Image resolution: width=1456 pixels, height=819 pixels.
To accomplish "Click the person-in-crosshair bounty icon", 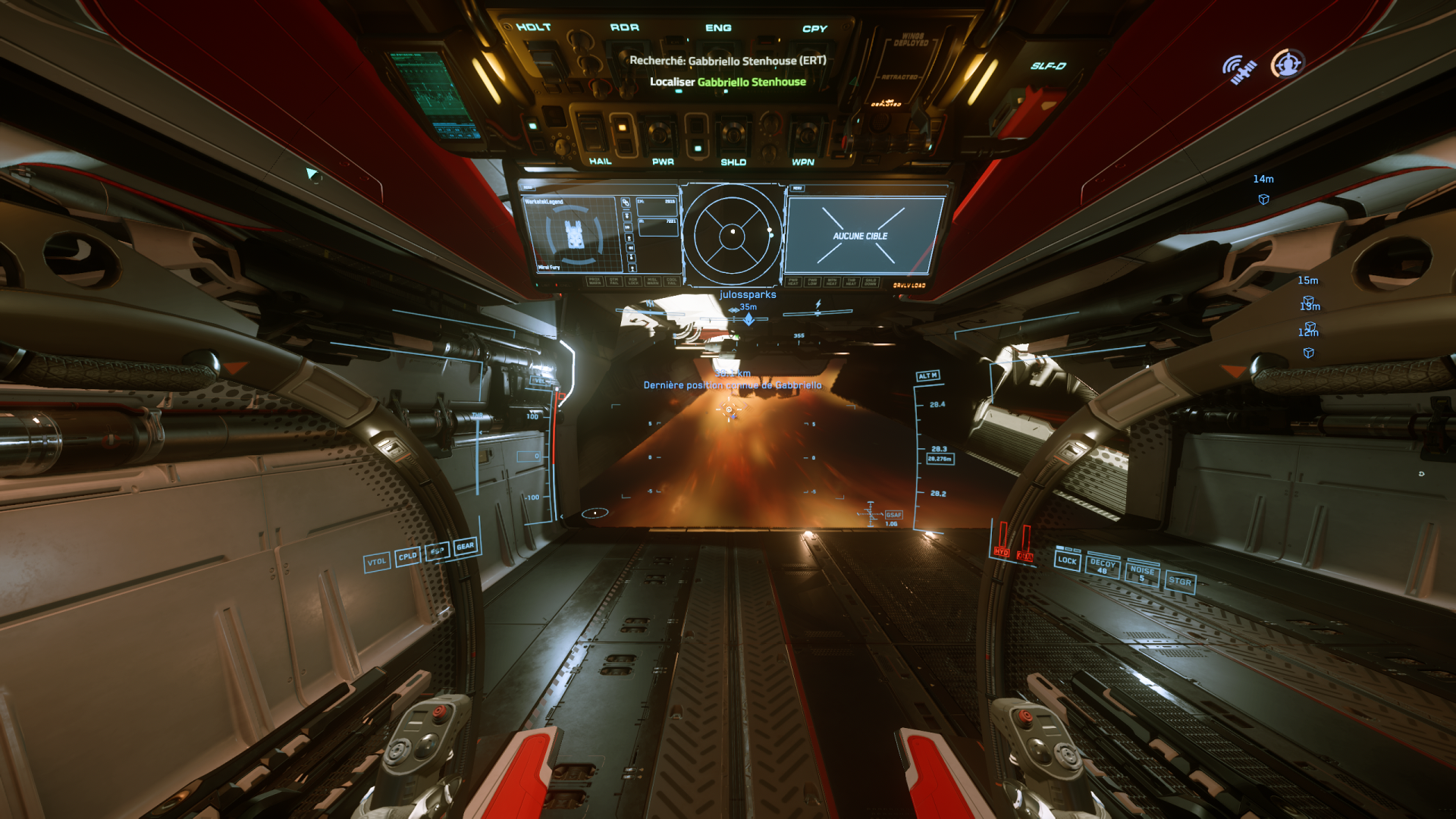I will 1288,64.
